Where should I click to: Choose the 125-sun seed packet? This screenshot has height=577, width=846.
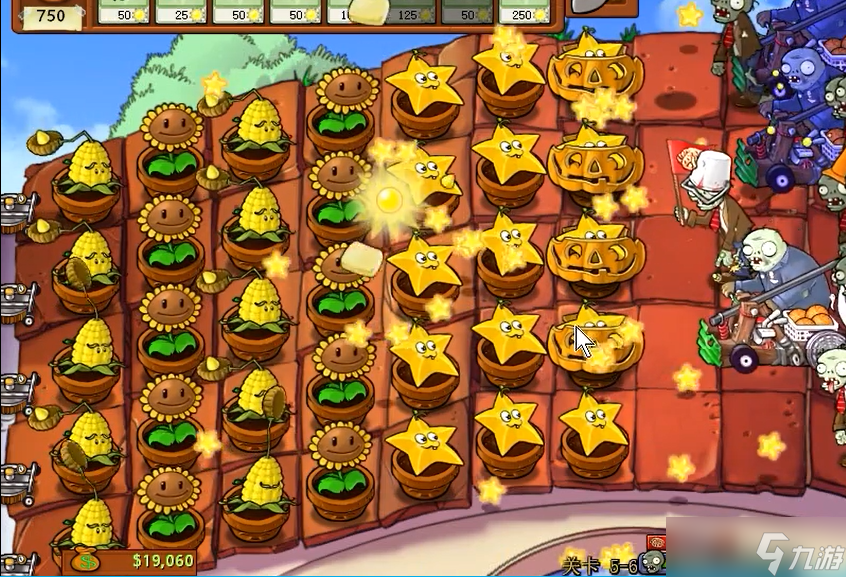[410, 12]
